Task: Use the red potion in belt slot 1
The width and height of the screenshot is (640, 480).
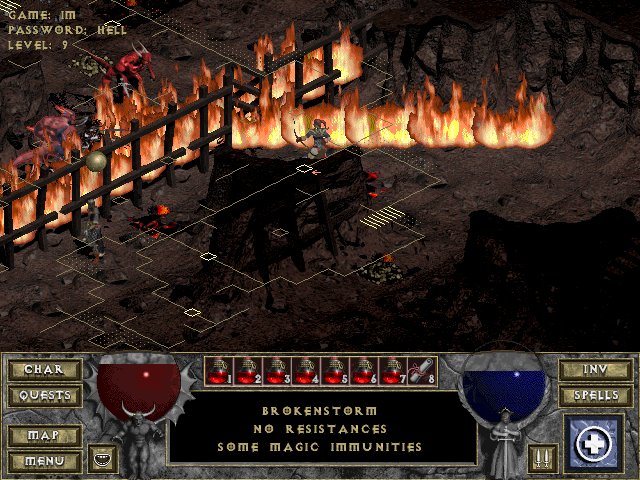Action: (219, 372)
